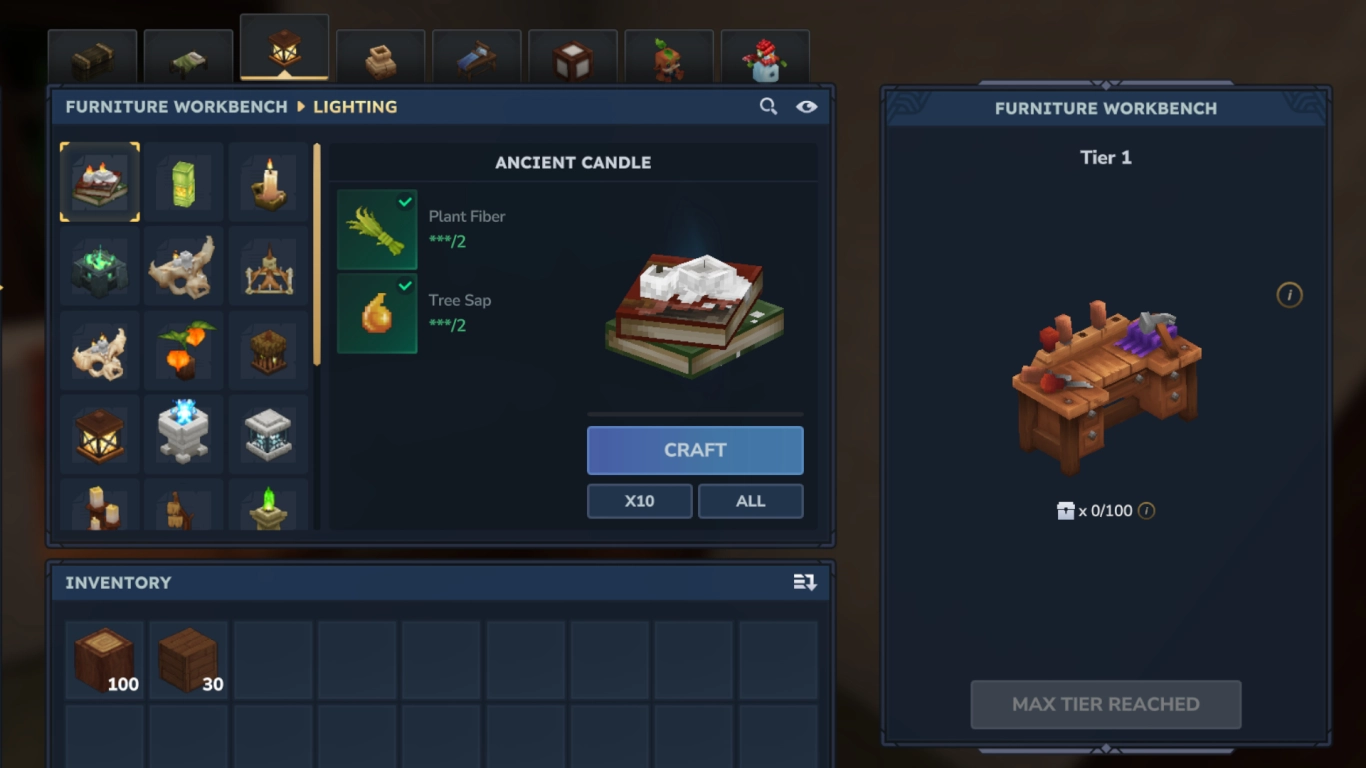The width and height of the screenshot is (1366, 768).
Task: Select the wax candle recipe icon
Action: pyautogui.click(x=268, y=182)
